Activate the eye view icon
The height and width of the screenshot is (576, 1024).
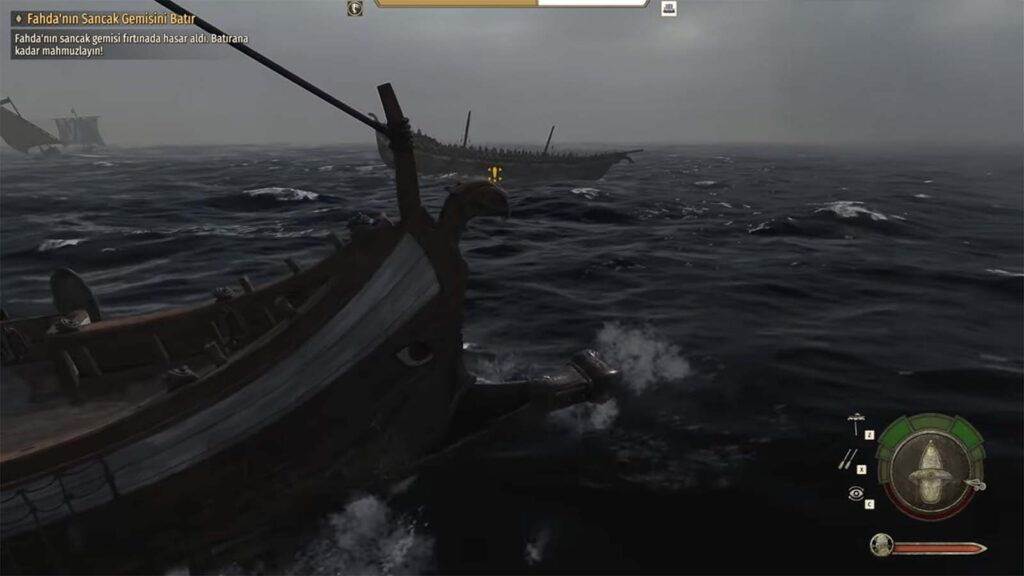click(855, 493)
